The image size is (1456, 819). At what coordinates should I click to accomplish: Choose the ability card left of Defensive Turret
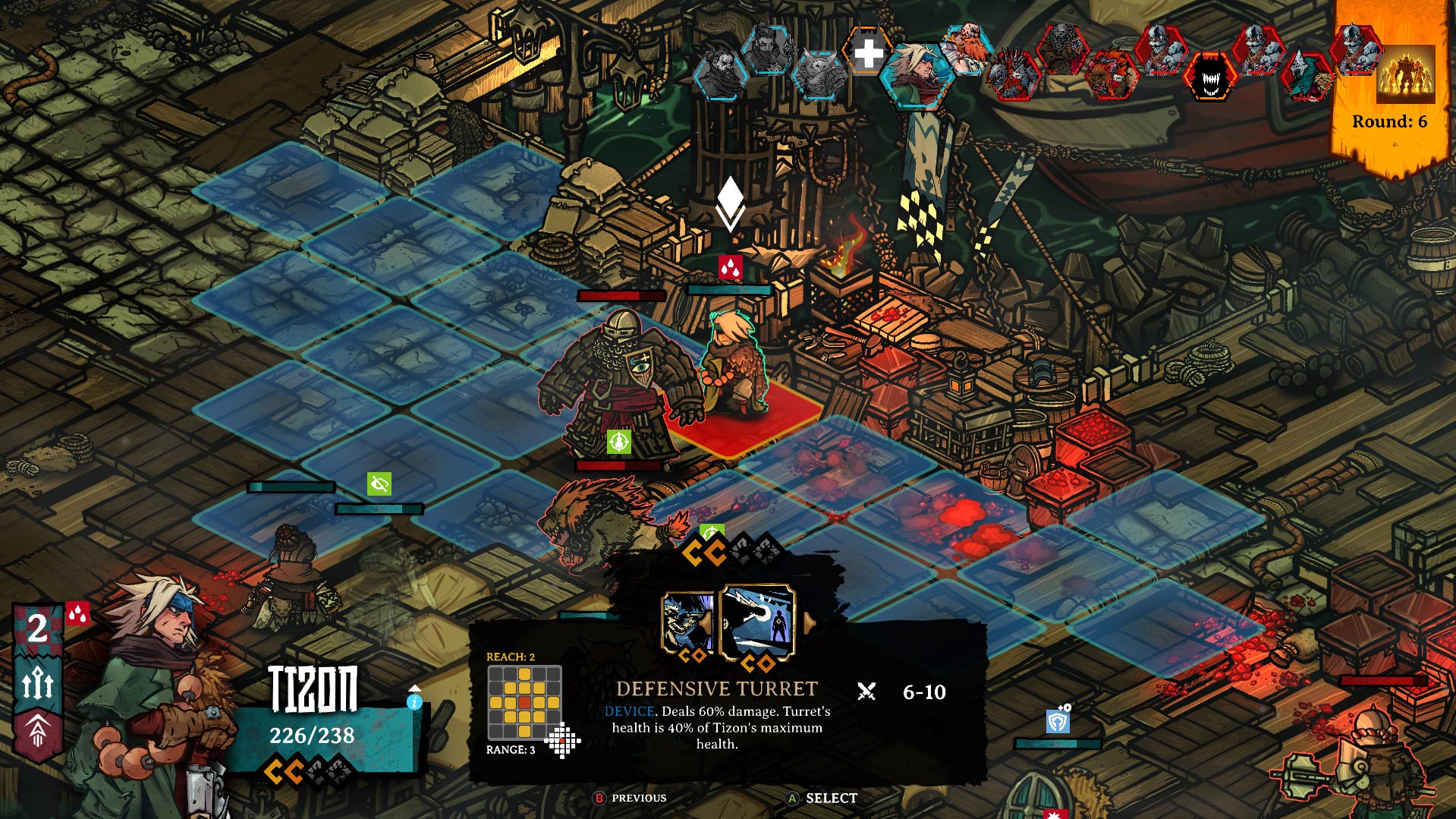[687, 624]
